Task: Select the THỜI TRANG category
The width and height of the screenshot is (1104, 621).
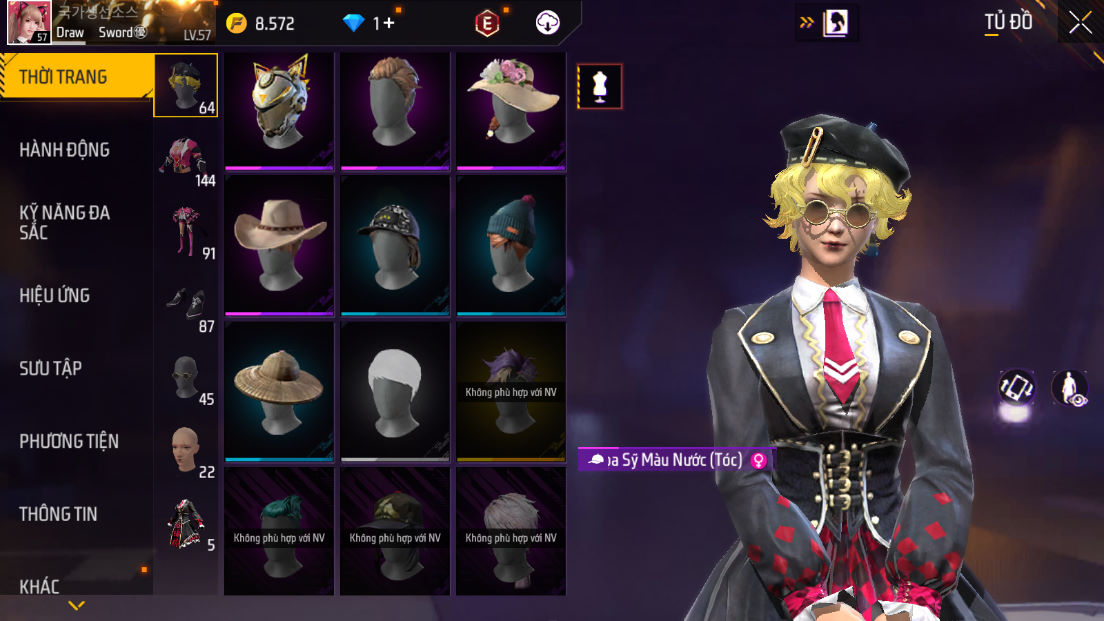Action: tap(64, 77)
